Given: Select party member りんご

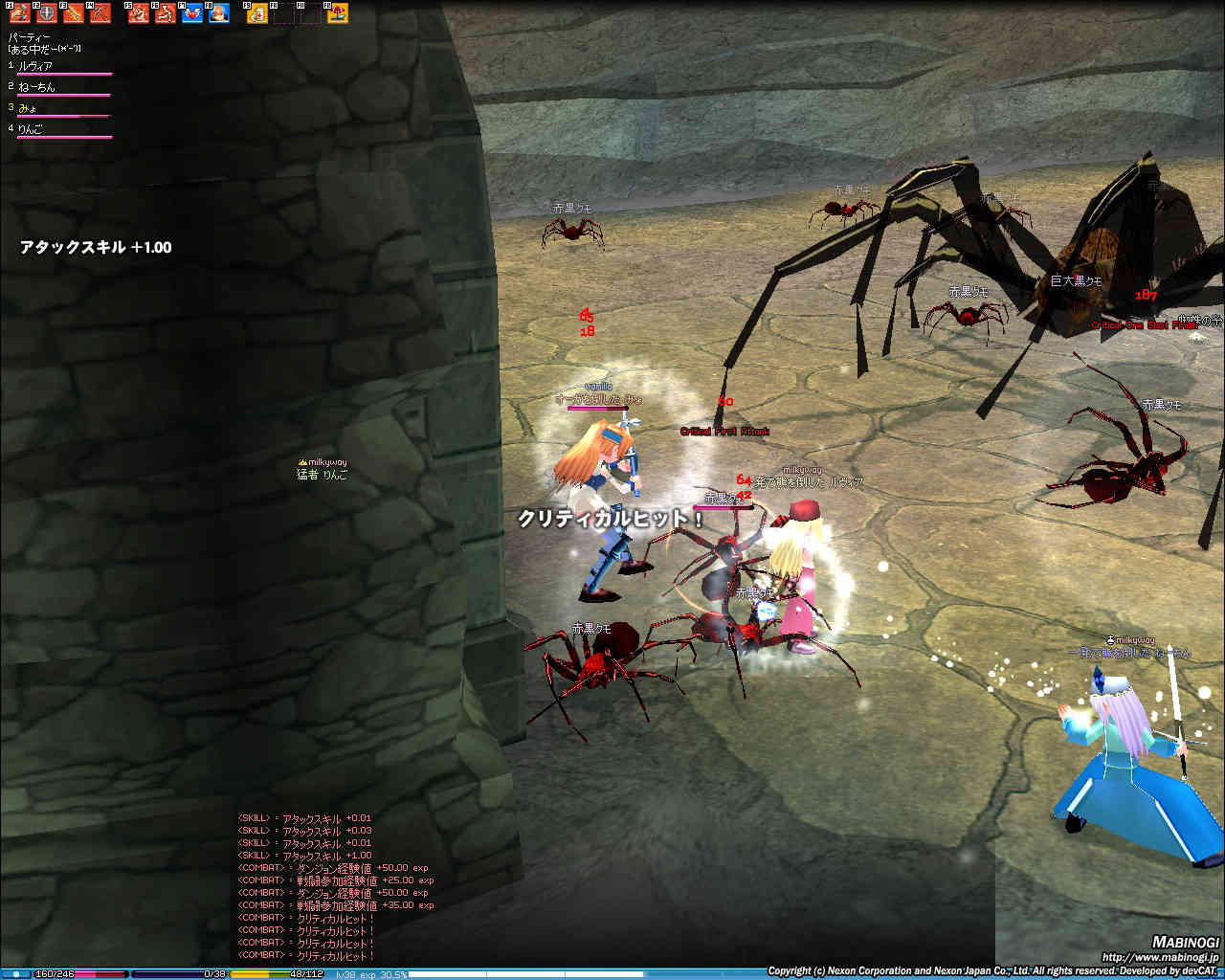Looking at the screenshot, I should click(x=31, y=129).
